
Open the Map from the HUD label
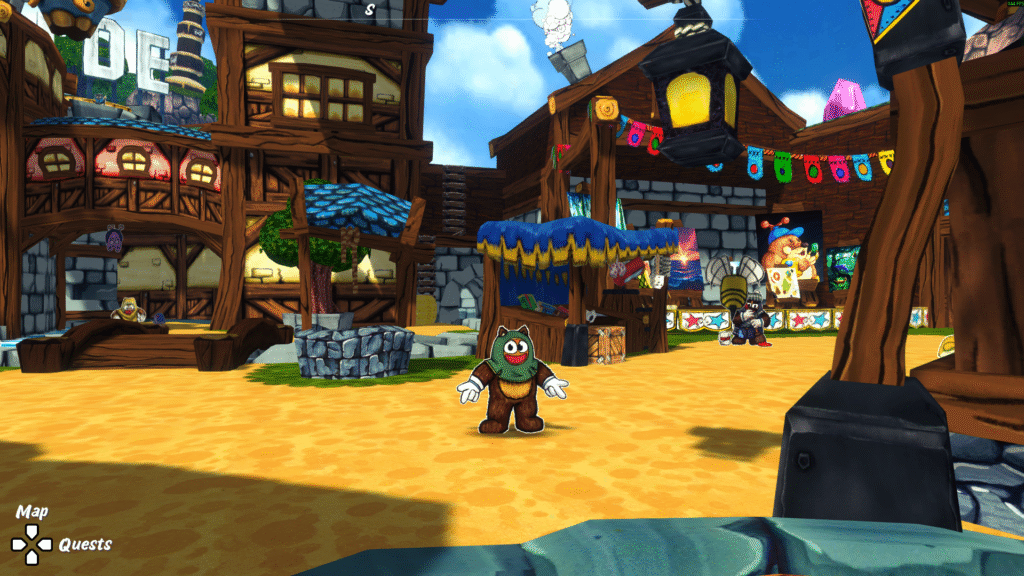(32, 512)
